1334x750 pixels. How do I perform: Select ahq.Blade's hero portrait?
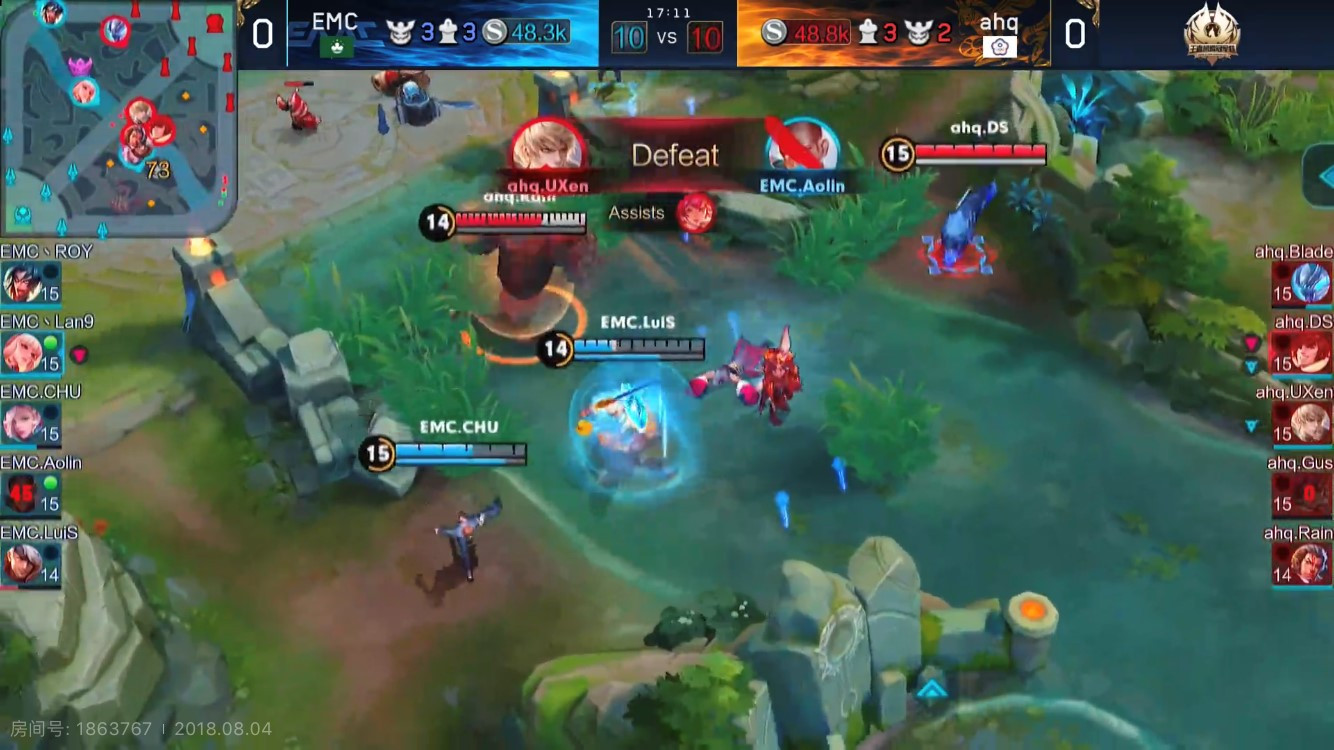1311,283
